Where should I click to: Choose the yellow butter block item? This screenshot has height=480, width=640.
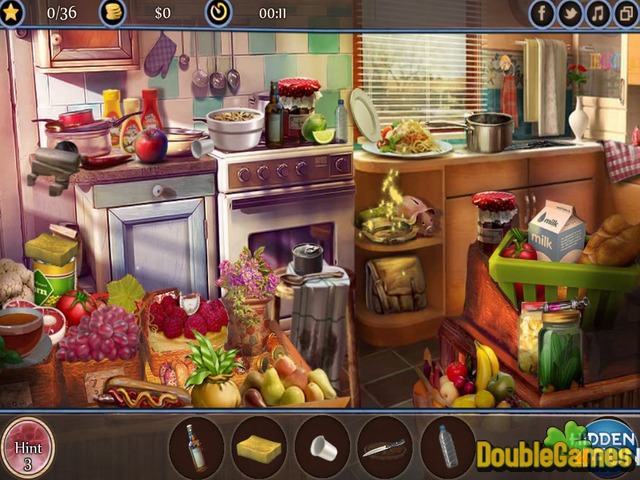[x=259, y=447]
